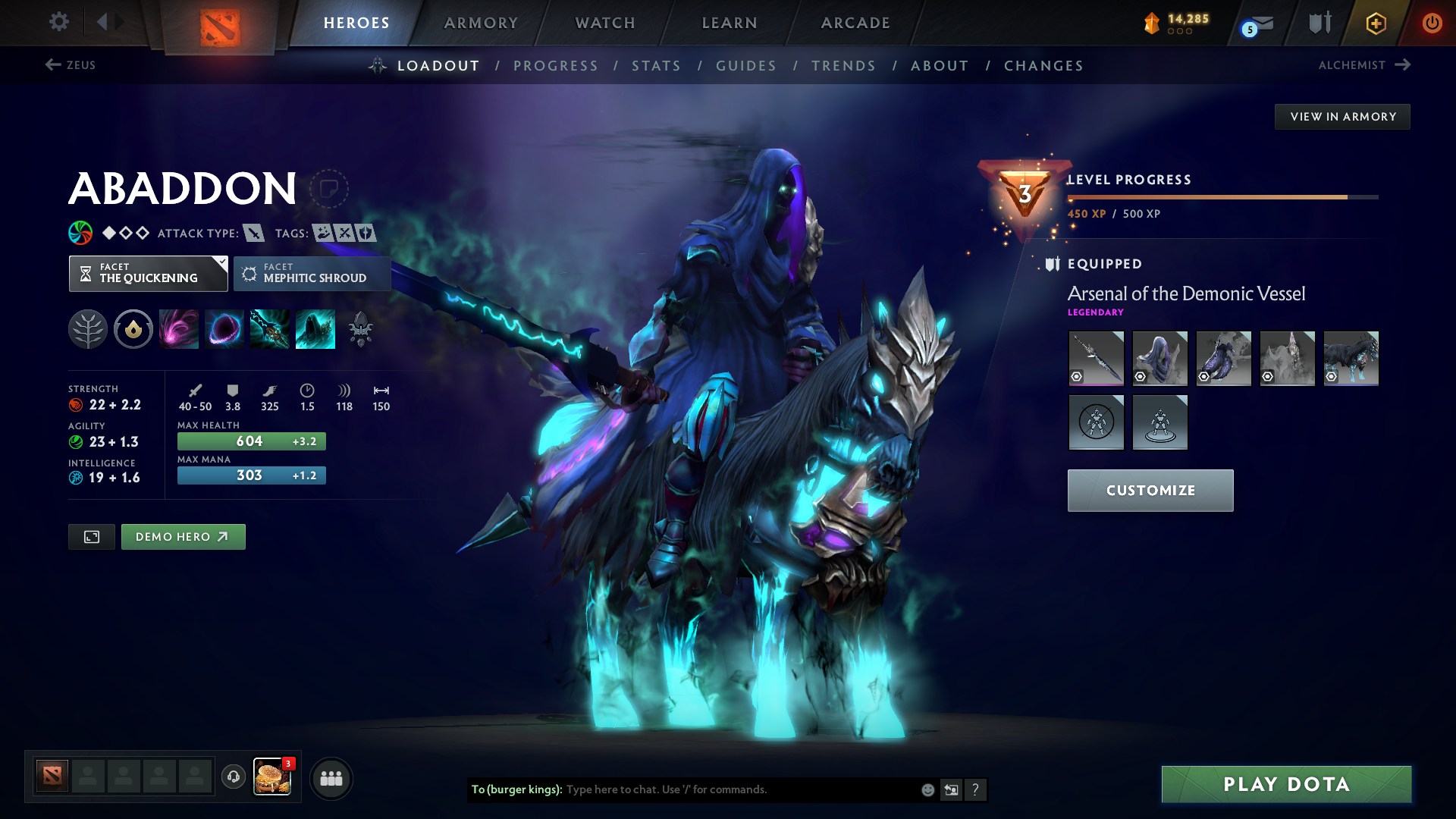Click the CUSTOMIZE button under equipped items
The width and height of the screenshot is (1456, 819).
click(x=1150, y=490)
